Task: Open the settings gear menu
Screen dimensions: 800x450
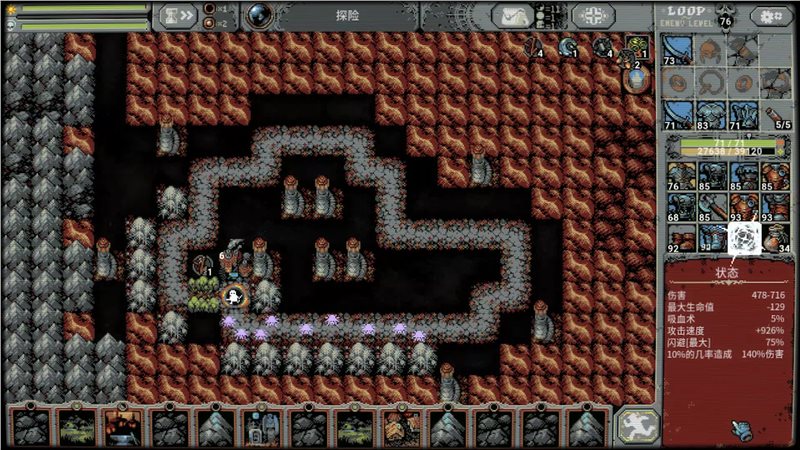Action: tap(770, 16)
